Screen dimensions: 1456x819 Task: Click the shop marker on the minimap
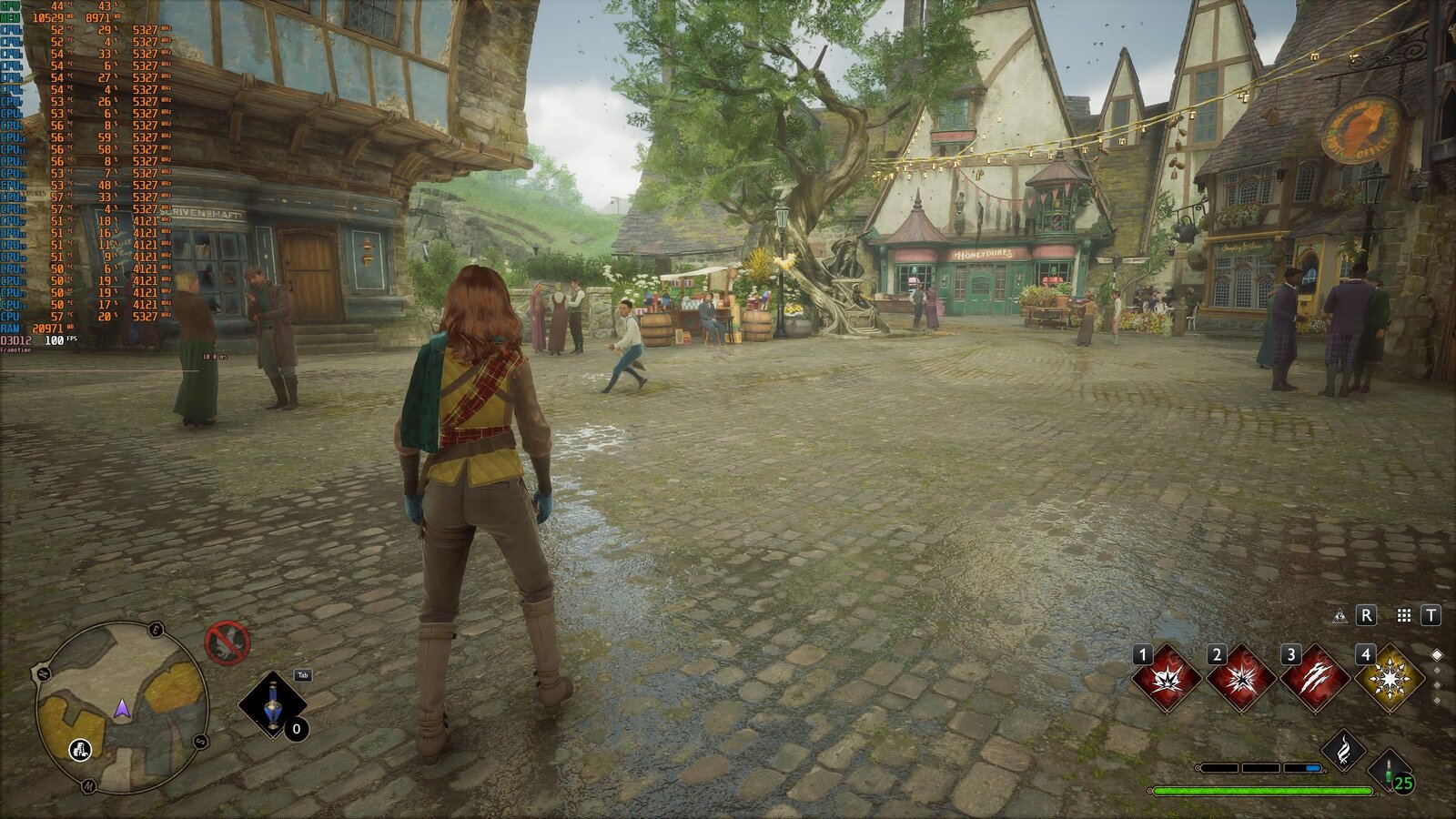[x=81, y=749]
